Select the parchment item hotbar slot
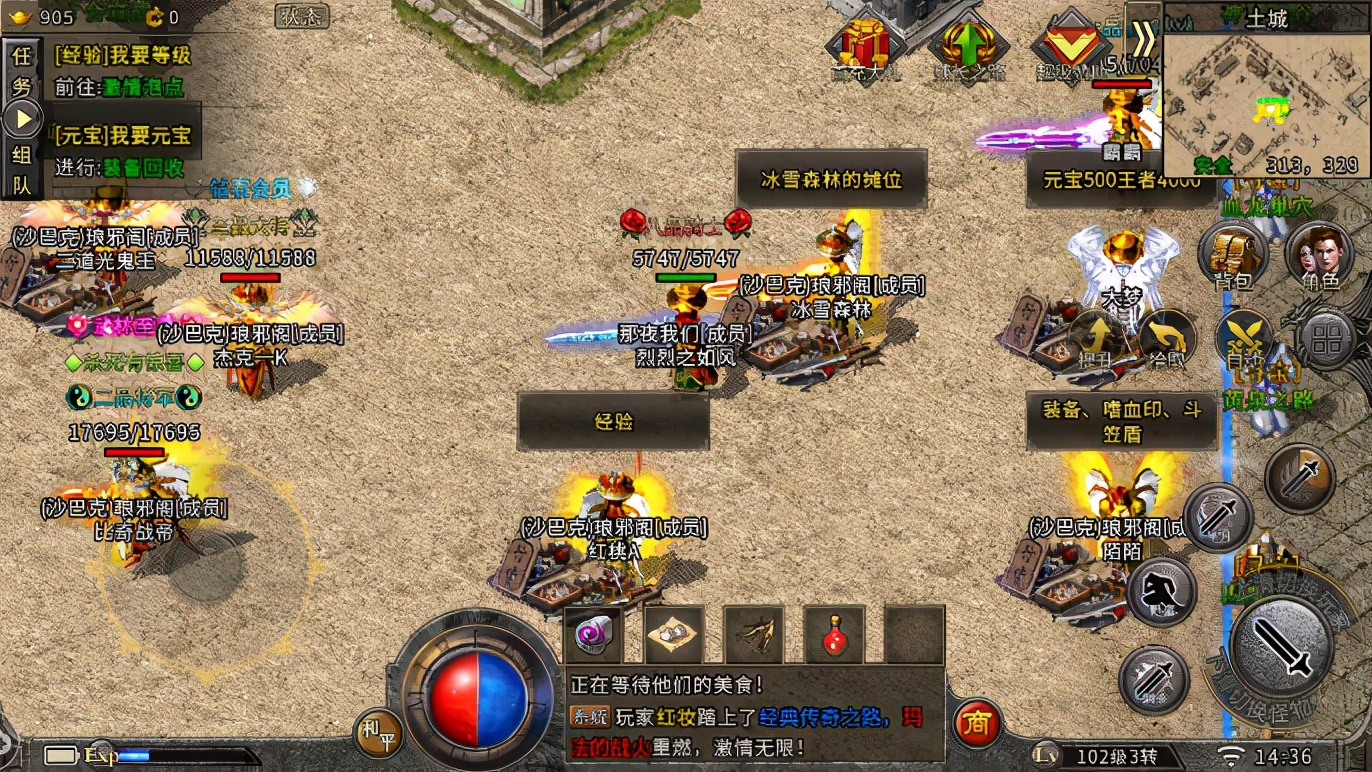Image resolution: width=1372 pixels, height=772 pixels. (674, 636)
